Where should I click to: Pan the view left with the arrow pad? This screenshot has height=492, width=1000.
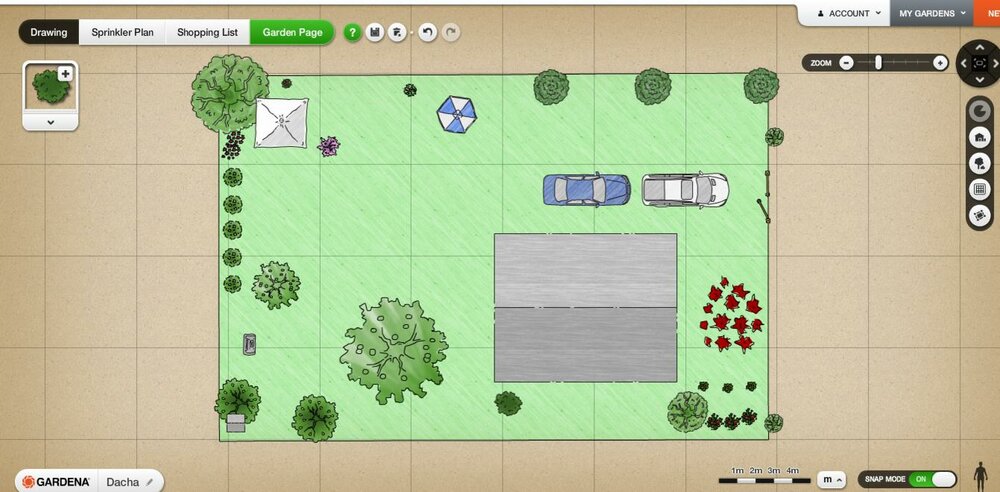[963, 63]
